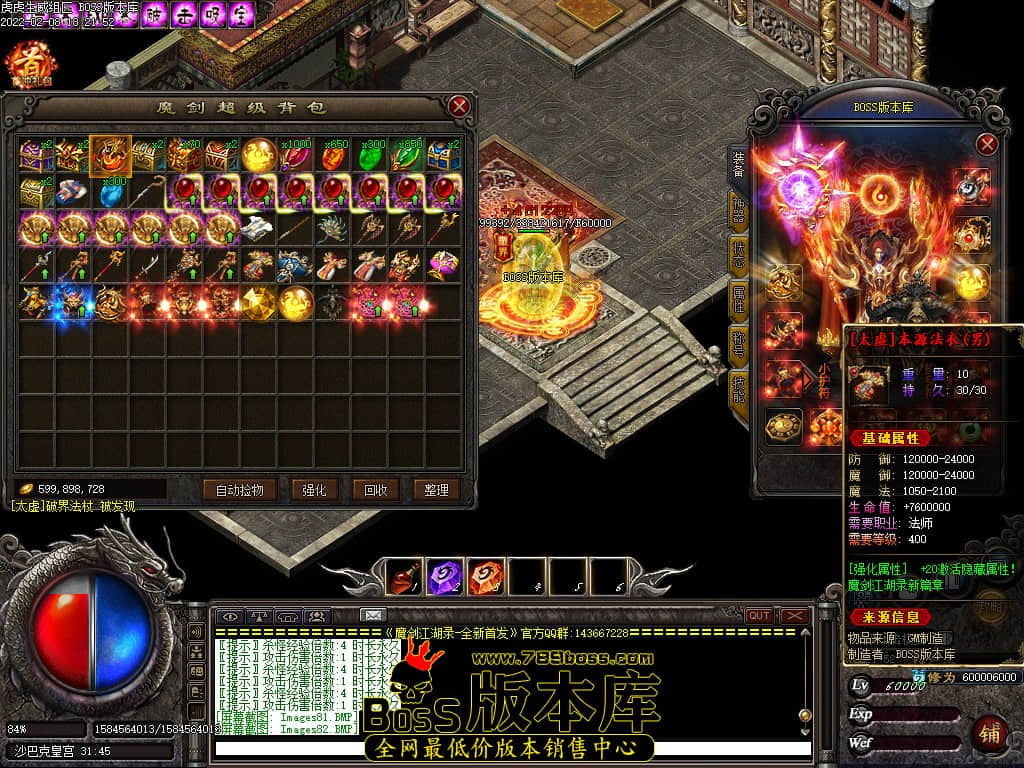The height and width of the screenshot is (768, 1024).
Task: Click the 回收 recycle button
Action: tap(376, 490)
